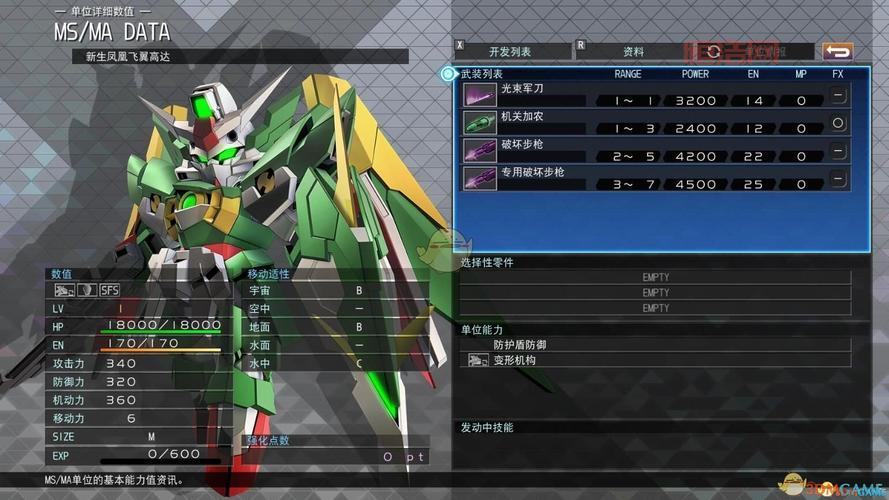
Task: Choose the 破坏步枪 weapon entry
Action: (655, 151)
